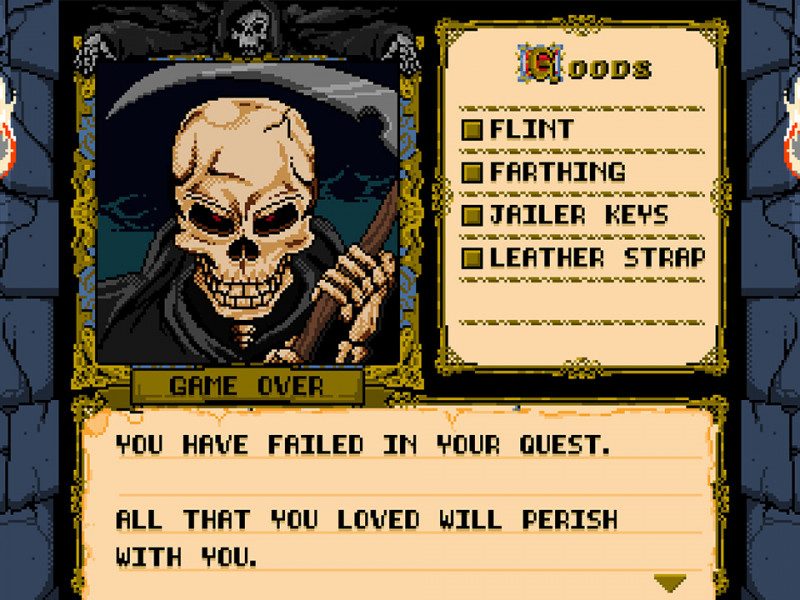Select the Flint item in Goods
The width and height of the screenshot is (800, 600).
pyautogui.click(x=530, y=129)
